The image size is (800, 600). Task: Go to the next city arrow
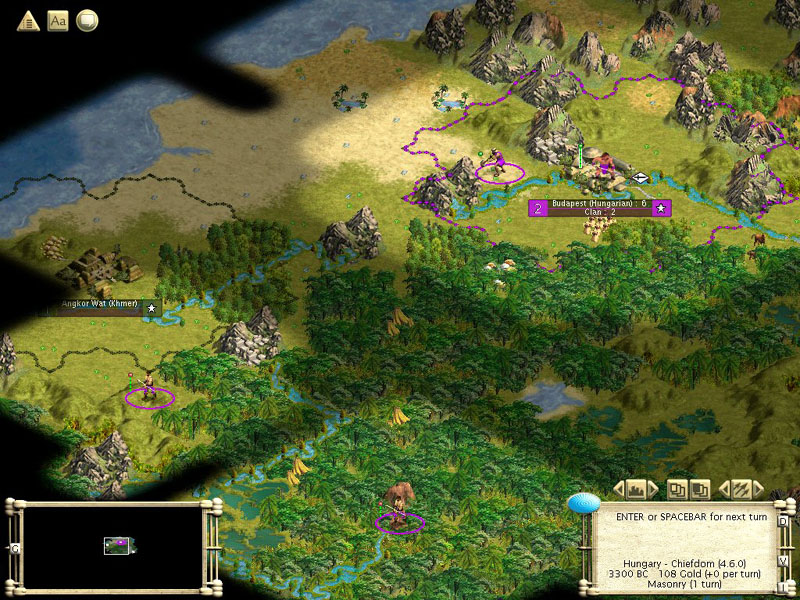[x=653, y=489]
